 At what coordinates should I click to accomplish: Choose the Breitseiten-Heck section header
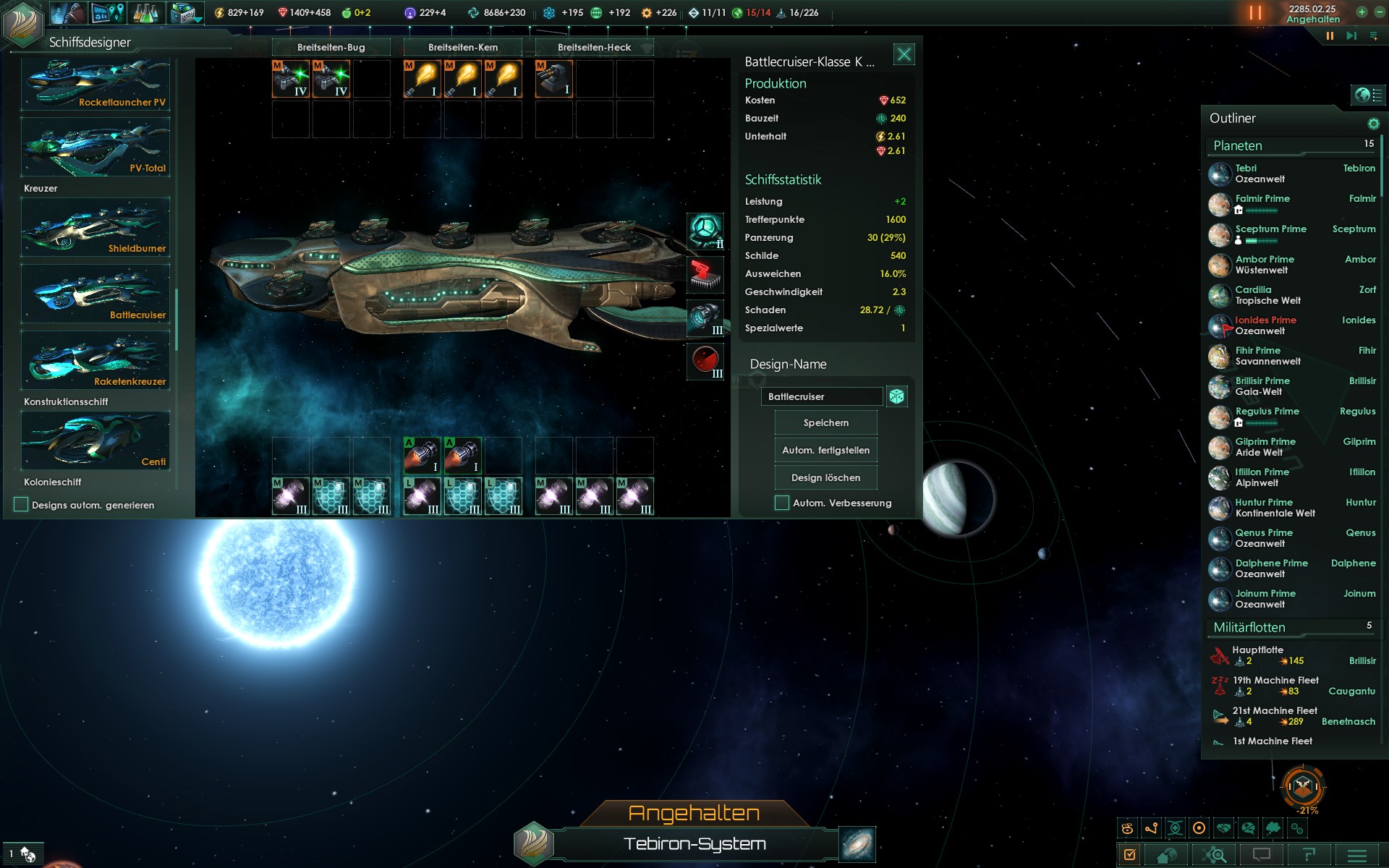(x=594, y=47)
